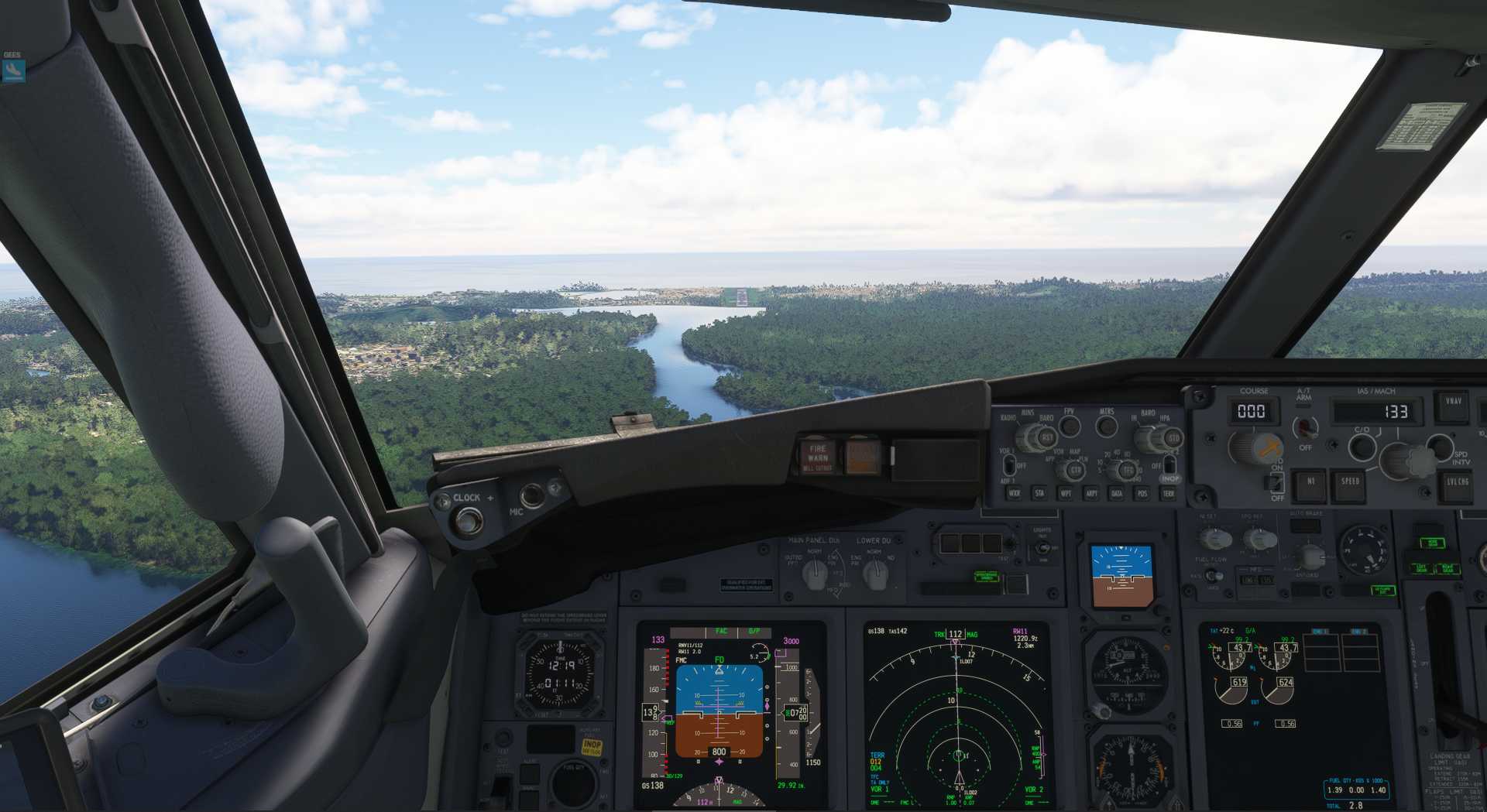Silence the FIRE WARN bell cutout light
Image resolution: width=1487 pixels, height=812 pixels.
coord(818,457)
